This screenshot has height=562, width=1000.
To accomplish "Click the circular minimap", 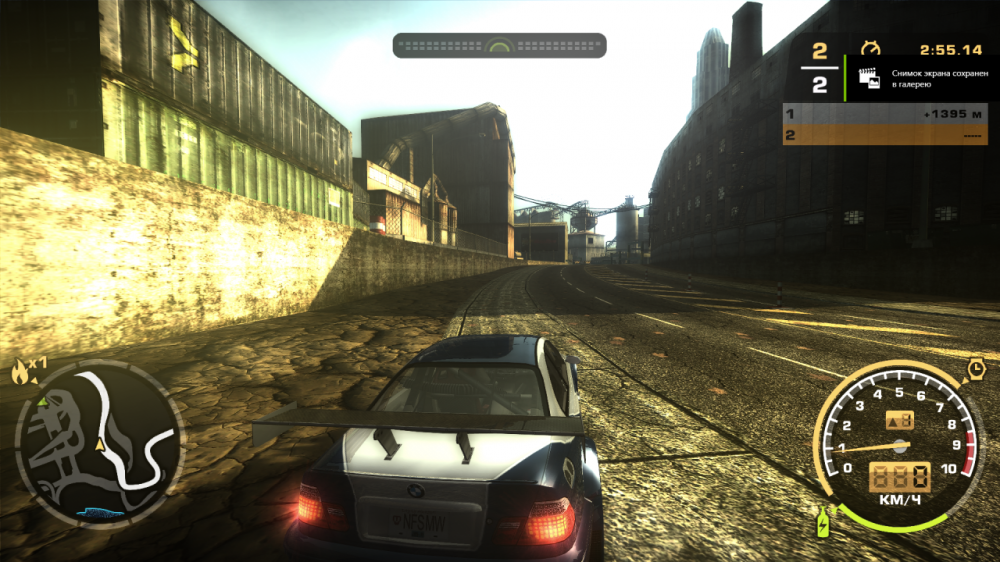I will click(x=100, y=443).
